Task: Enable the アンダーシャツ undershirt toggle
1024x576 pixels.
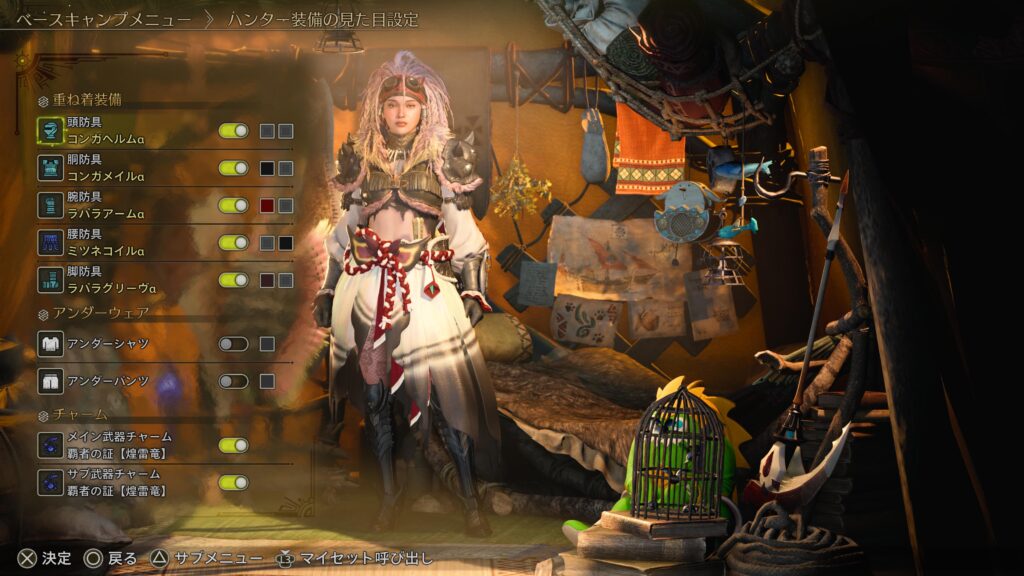Action: point(233,344)
